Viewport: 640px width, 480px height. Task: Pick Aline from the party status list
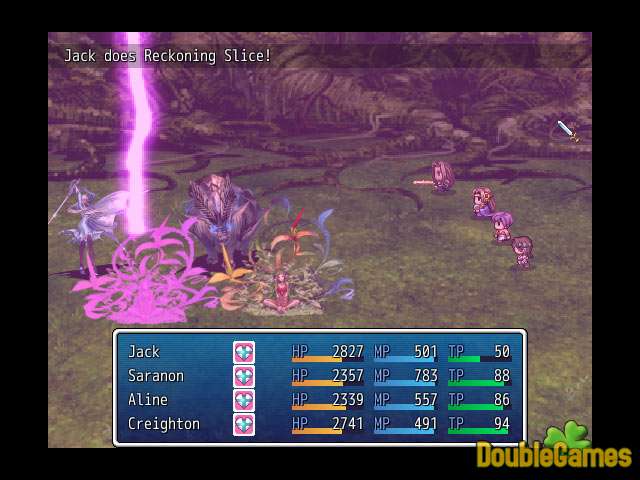coord(147,400)
